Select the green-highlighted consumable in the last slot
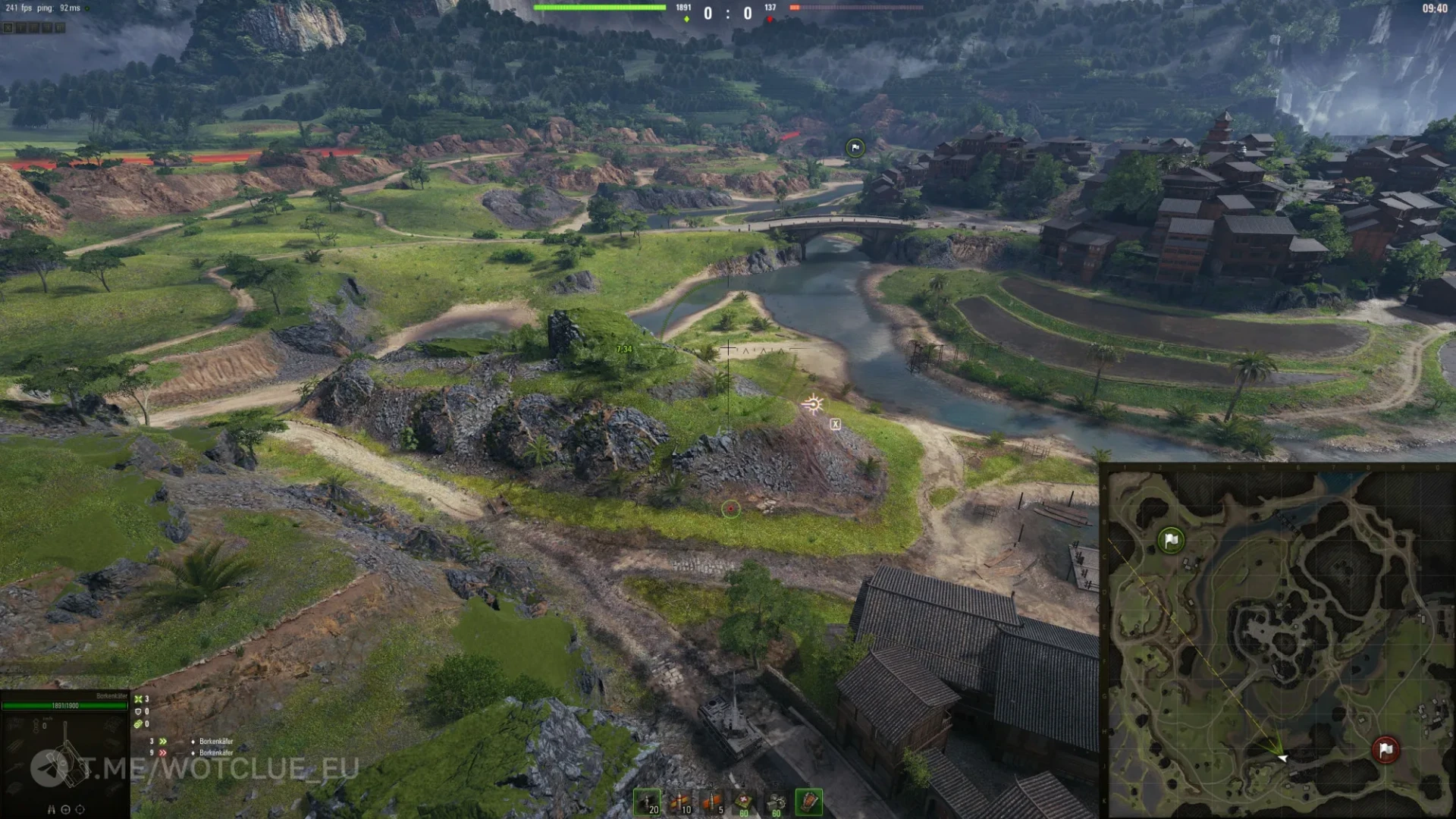Image resolution: width=1456 pixels, height=819 pixels. (808, 802)
